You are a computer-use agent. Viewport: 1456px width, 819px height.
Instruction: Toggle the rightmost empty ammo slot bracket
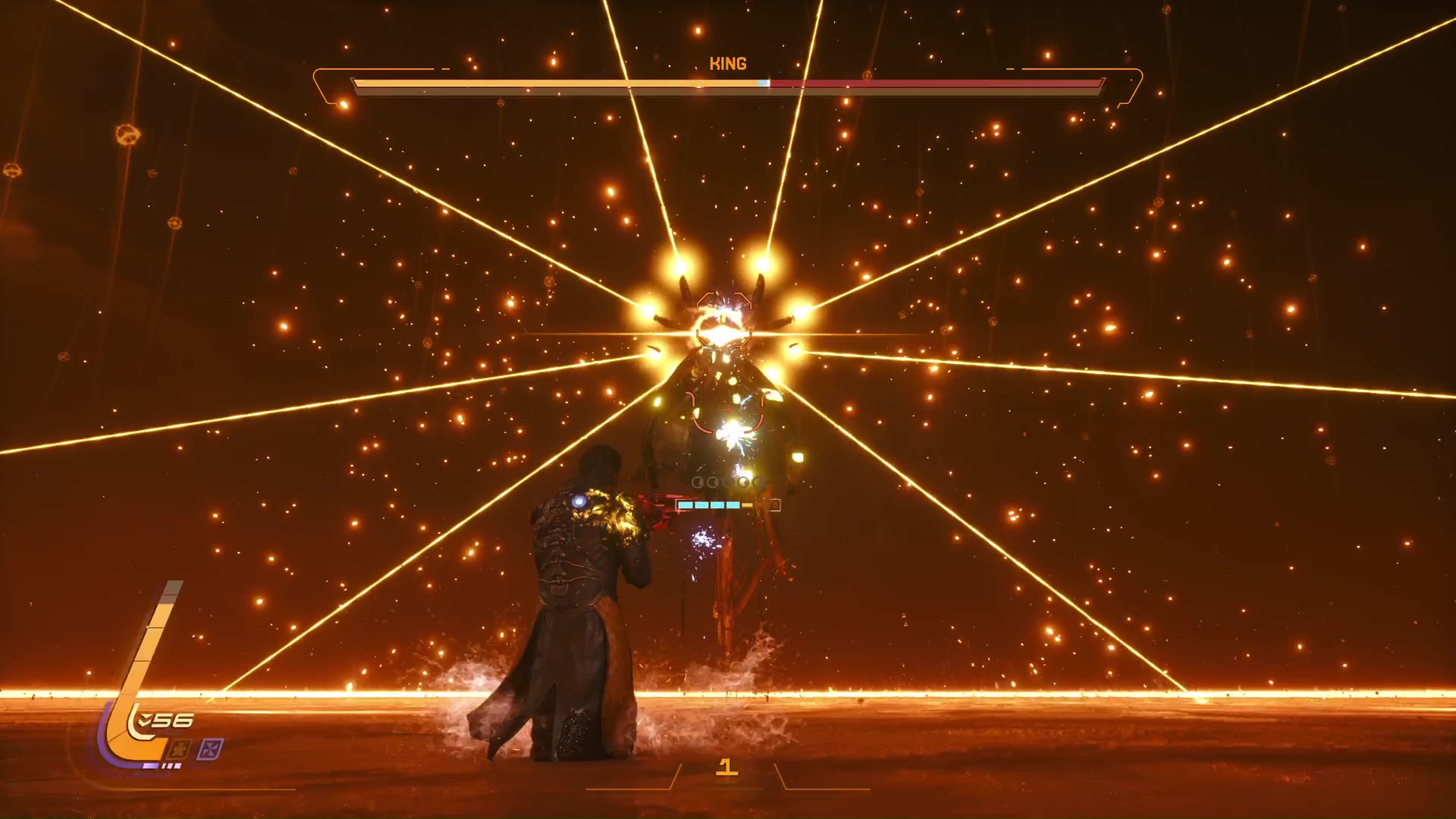pyautogui.click(x=775, y=505)
